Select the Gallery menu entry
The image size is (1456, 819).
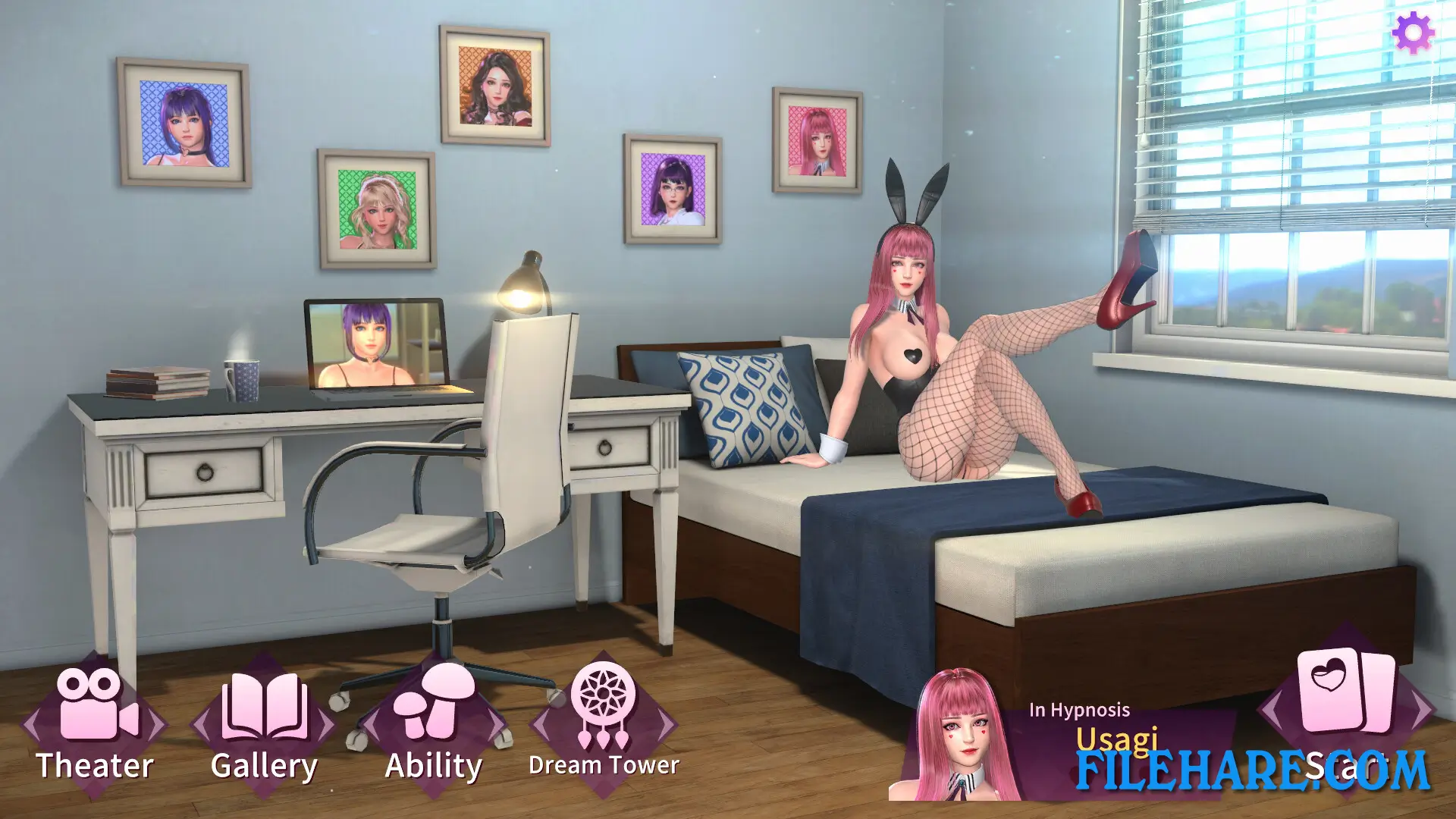click(x=265, y=764)
